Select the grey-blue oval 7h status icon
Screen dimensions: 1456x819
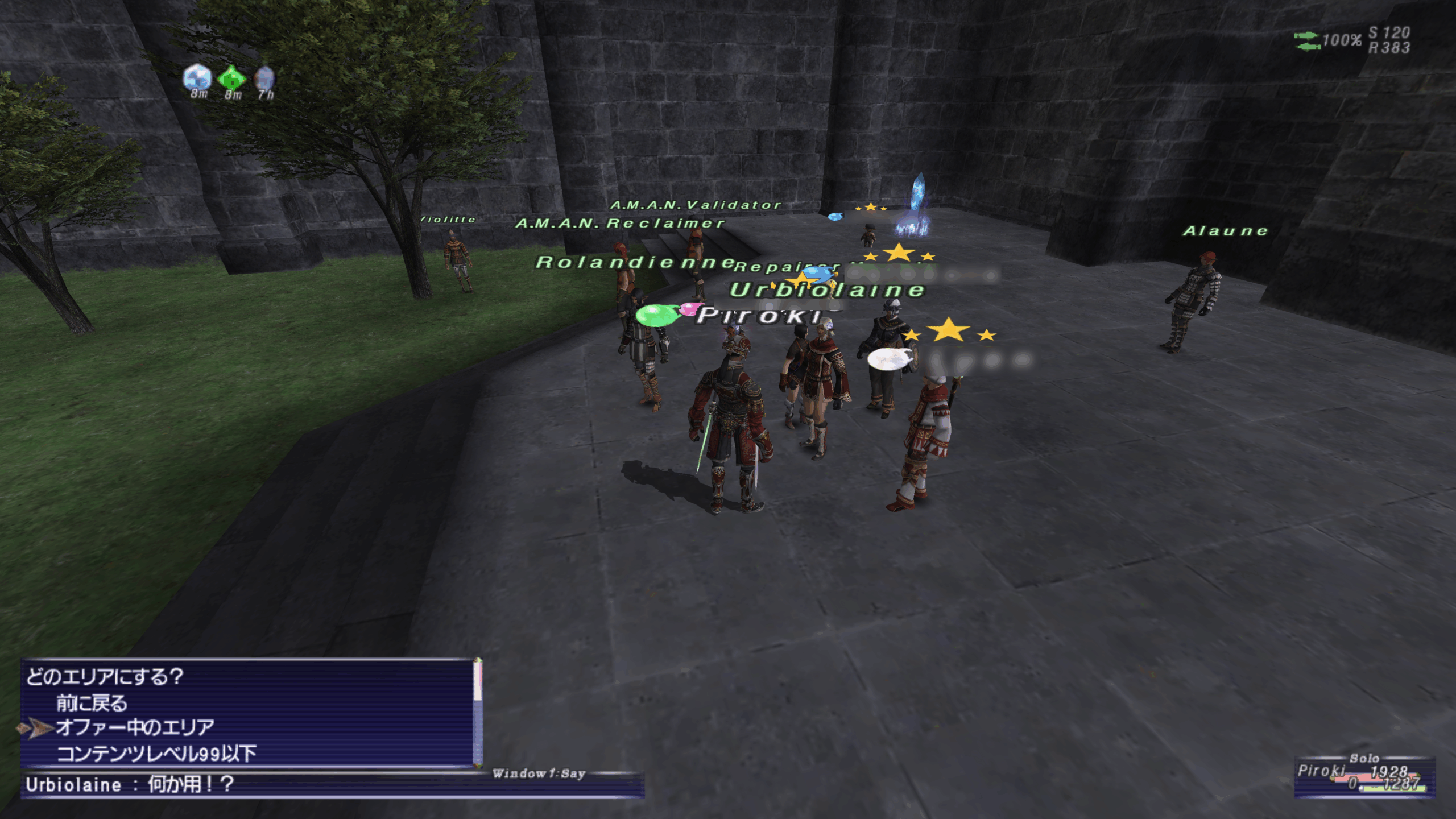point(264,79)
